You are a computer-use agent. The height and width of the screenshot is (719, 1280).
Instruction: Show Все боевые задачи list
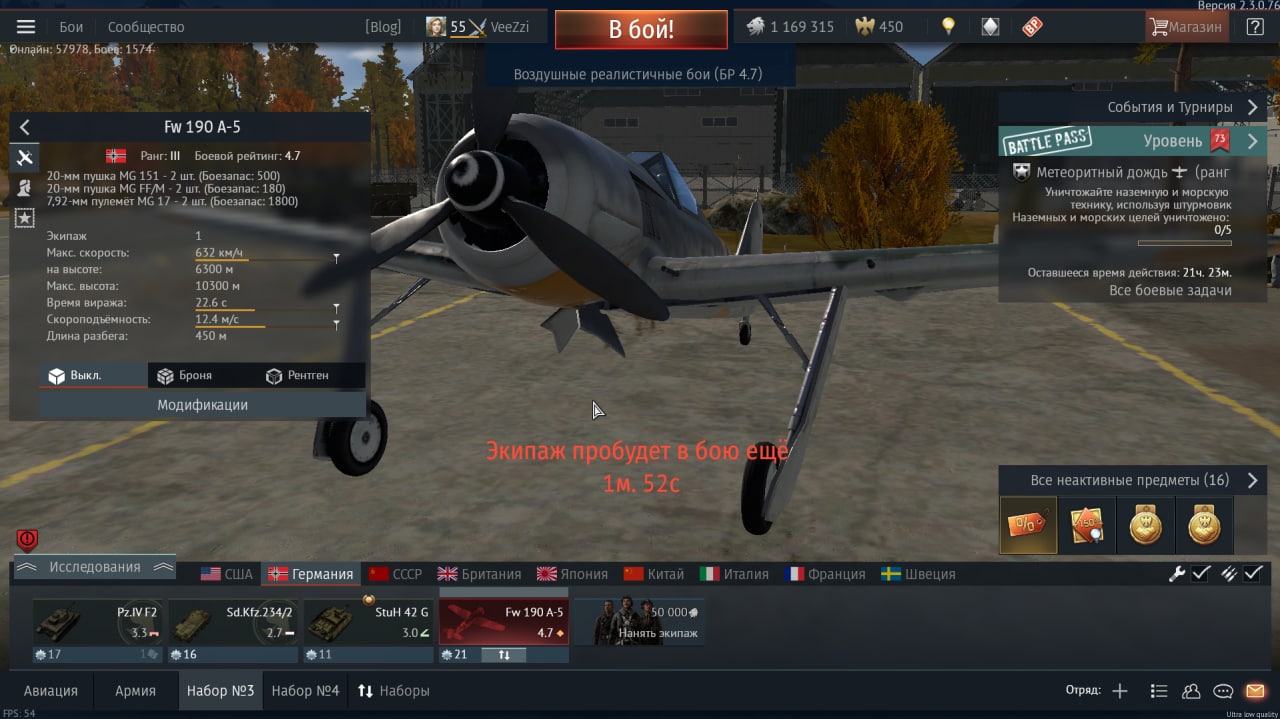(x=1170, y=290)
